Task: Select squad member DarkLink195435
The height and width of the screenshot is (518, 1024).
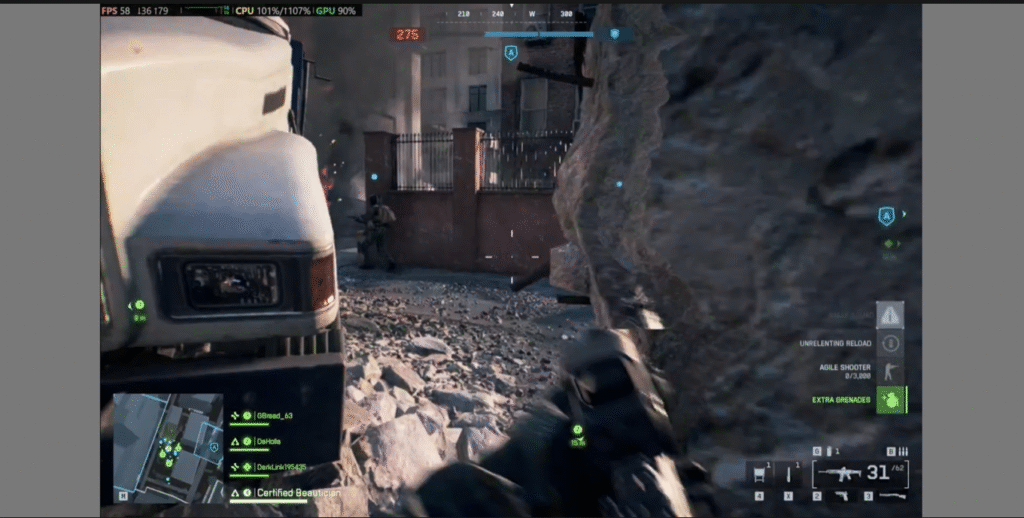Action: [280, 467]
